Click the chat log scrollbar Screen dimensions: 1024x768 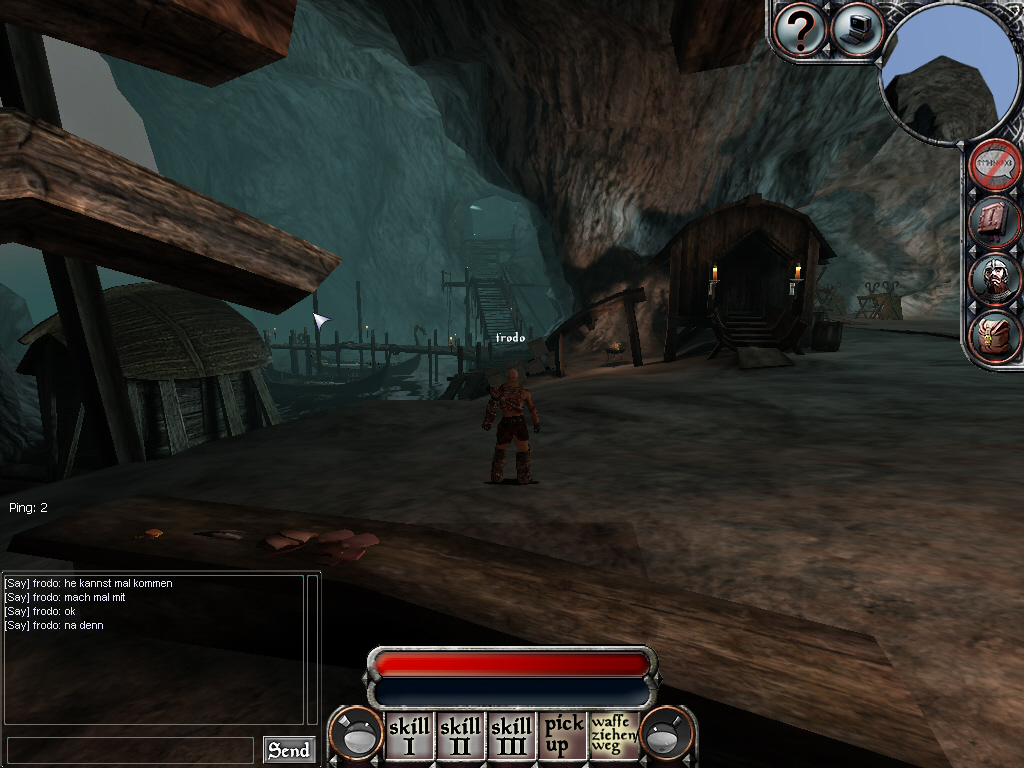coord(312,648)
